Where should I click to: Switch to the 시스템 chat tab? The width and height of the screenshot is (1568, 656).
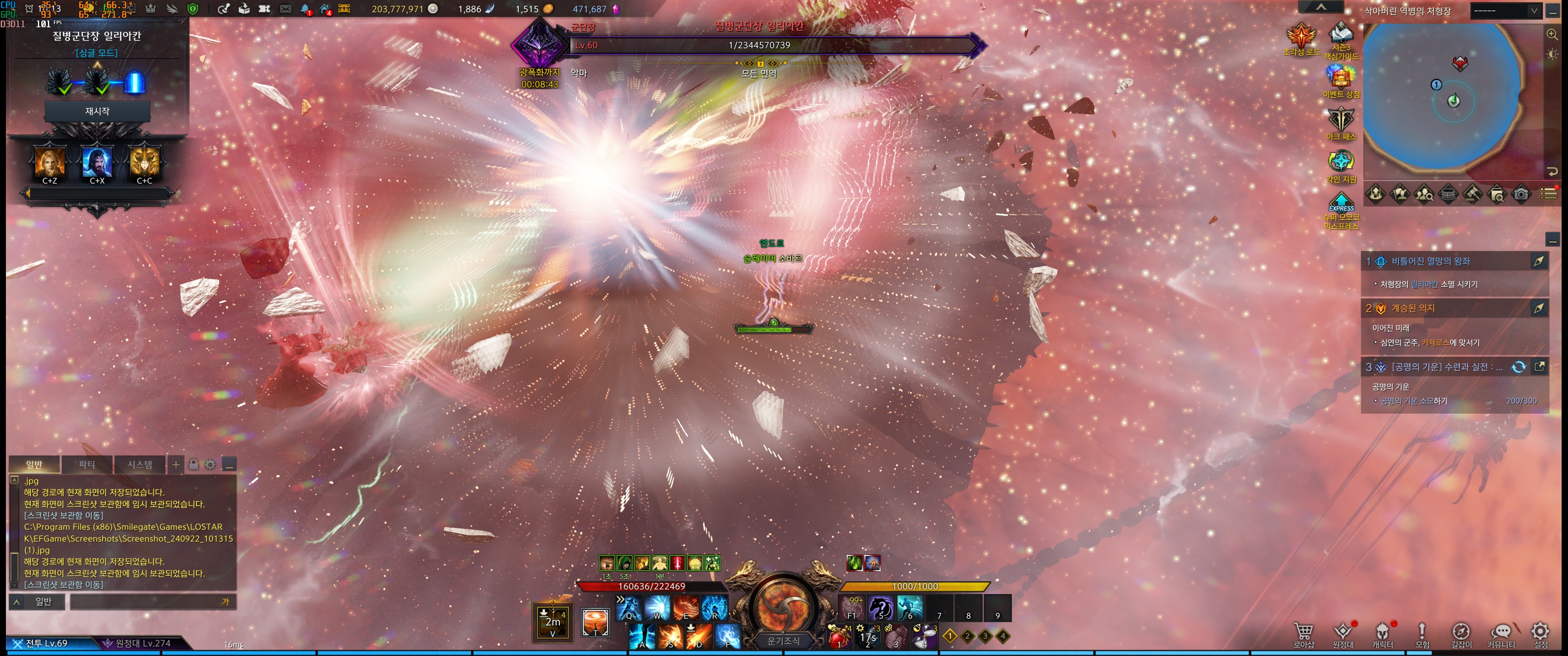(x=139, y=465)
